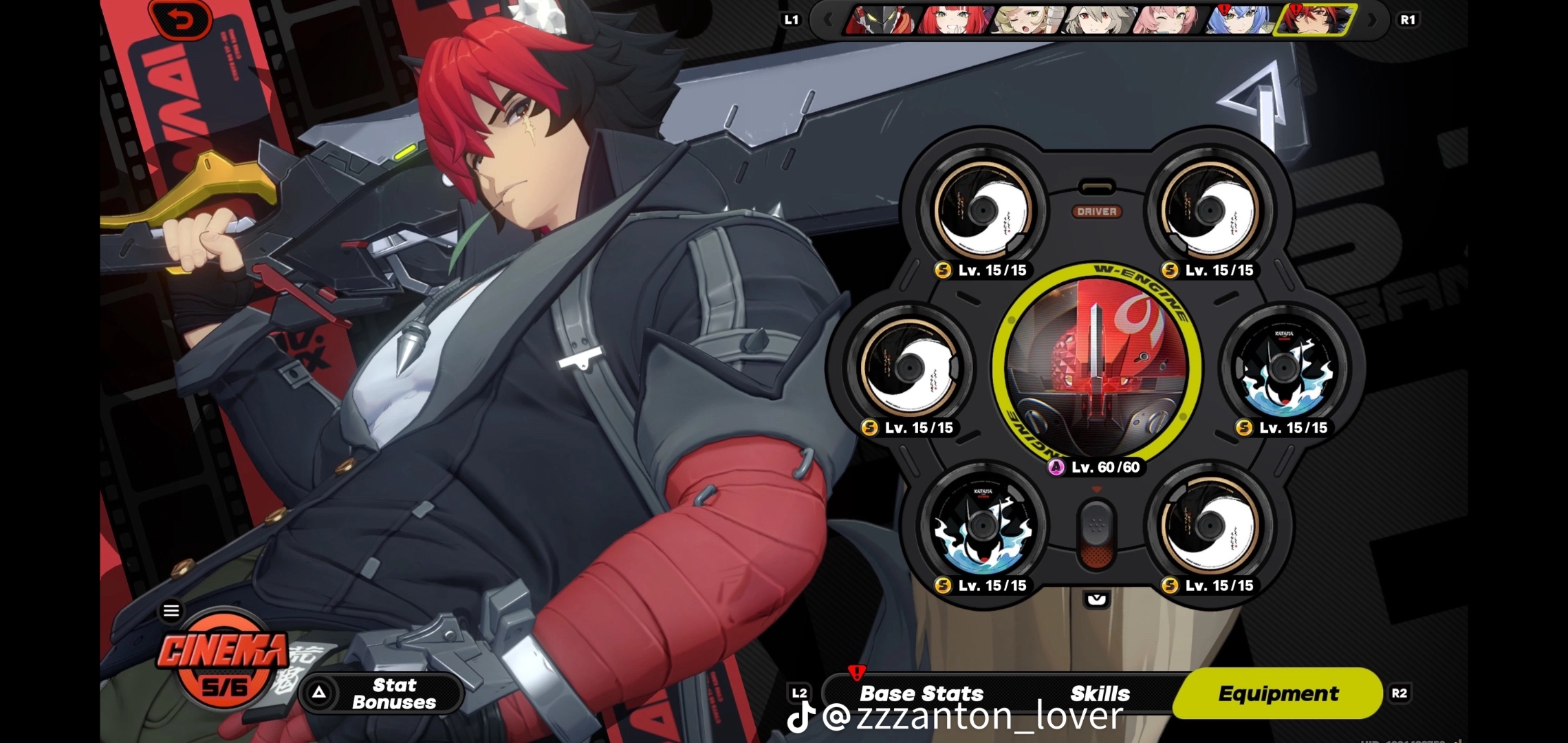
Task: Select the bottom-right white drive disc
Action: tap(1210, 526)
